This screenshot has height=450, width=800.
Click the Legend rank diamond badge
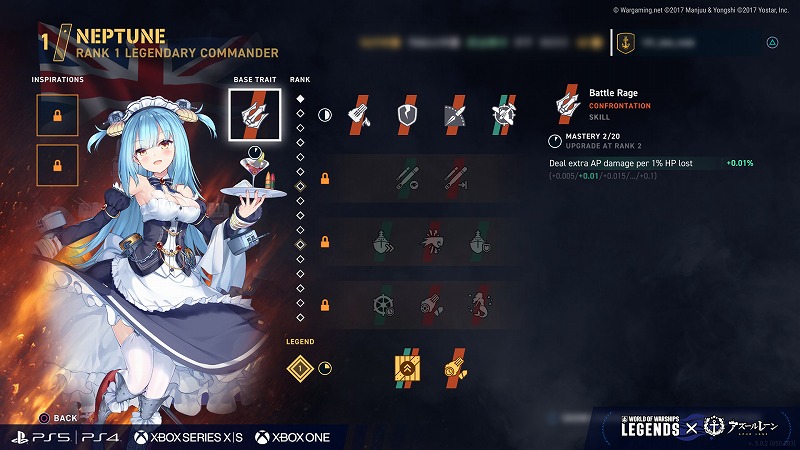coord(298,368)
